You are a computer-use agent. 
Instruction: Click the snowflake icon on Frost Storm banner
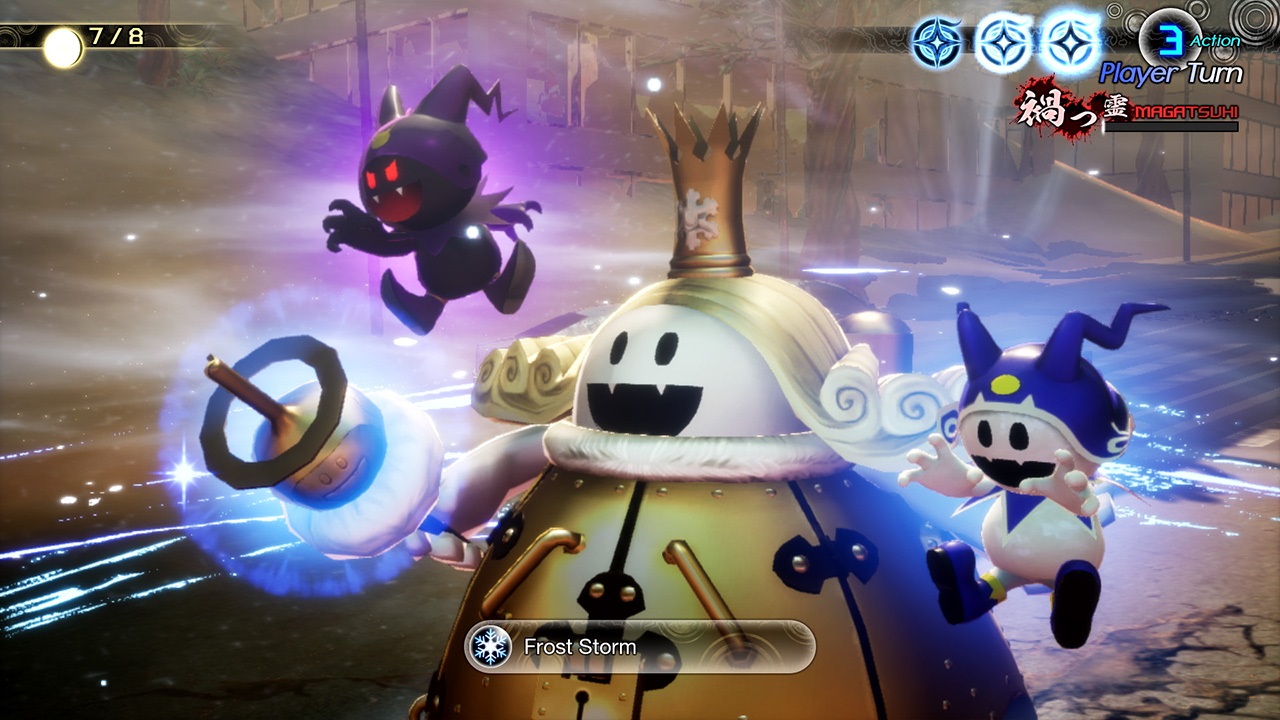tap(487, 647)
